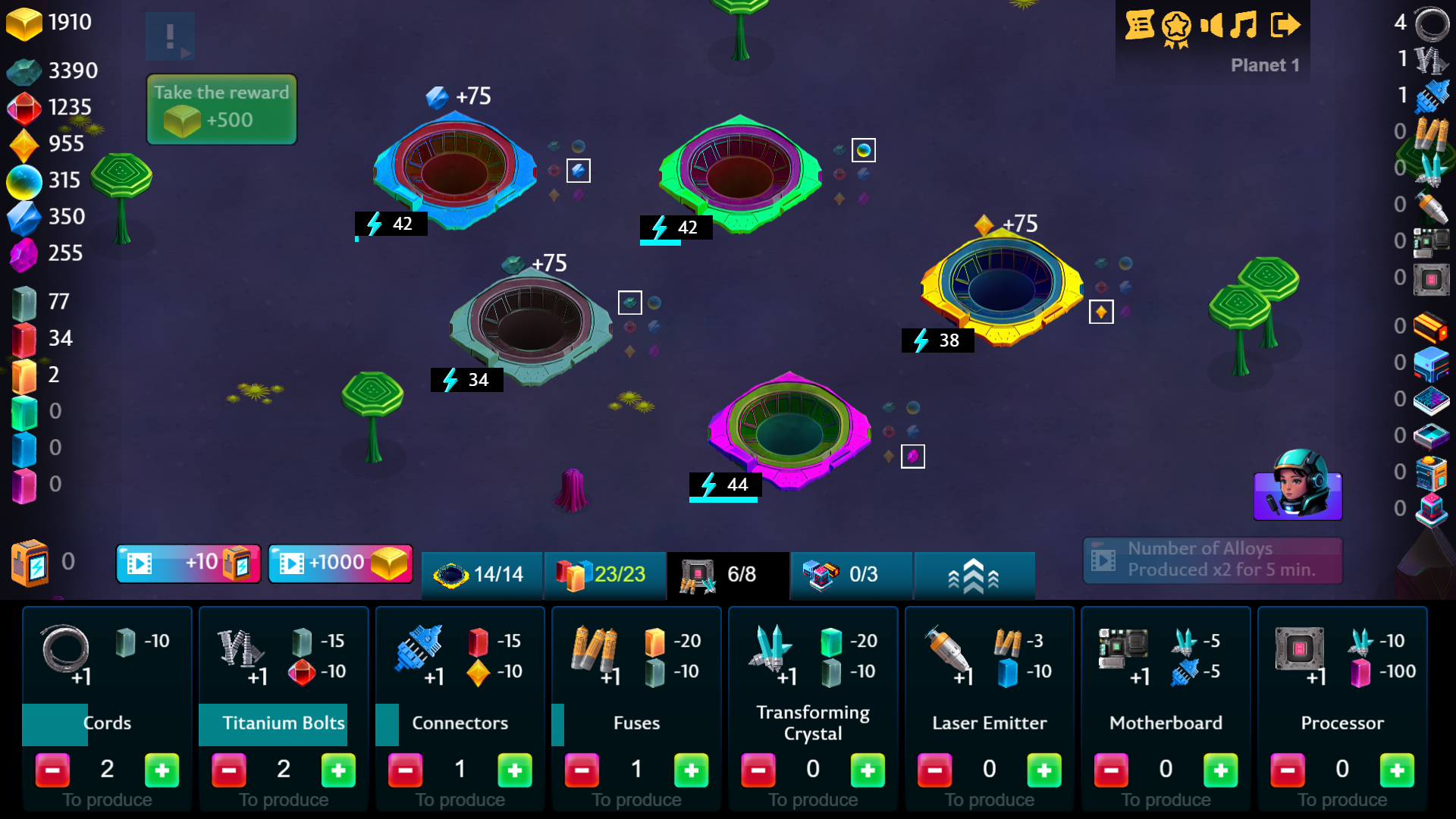Viewport: 1456px width, 819px height.
Task: View achievements via the star medal icon
Action: tap(1175, 24)
